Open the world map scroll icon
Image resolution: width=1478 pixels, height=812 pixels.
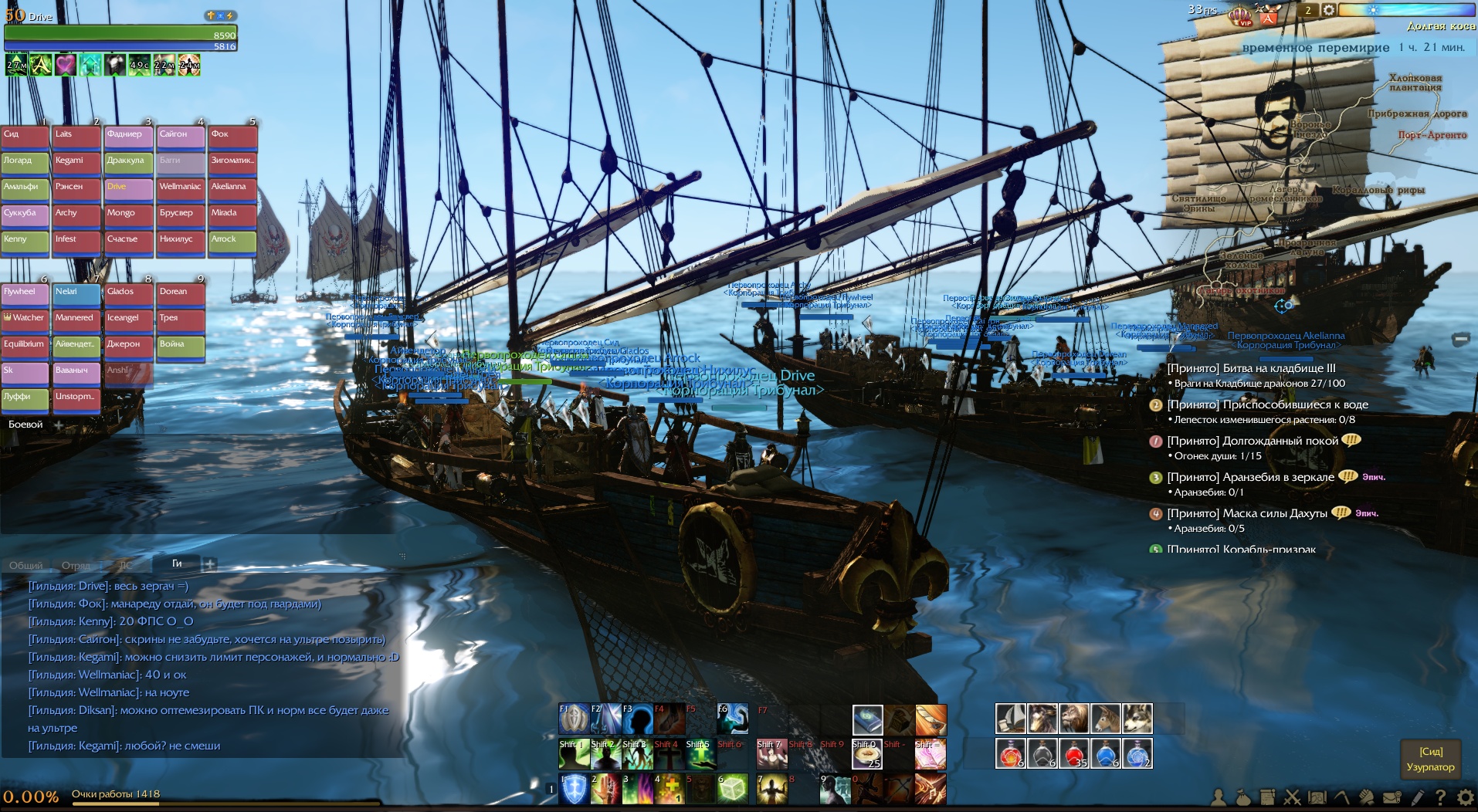tap(1317, 797)
